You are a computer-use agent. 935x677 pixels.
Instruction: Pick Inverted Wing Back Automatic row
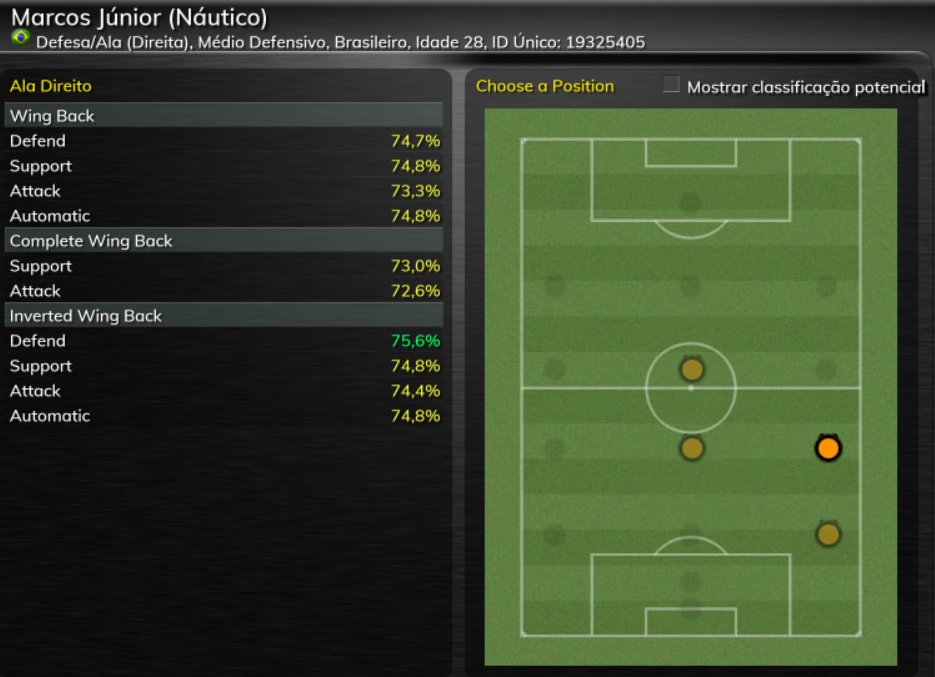tap(224, 416)
